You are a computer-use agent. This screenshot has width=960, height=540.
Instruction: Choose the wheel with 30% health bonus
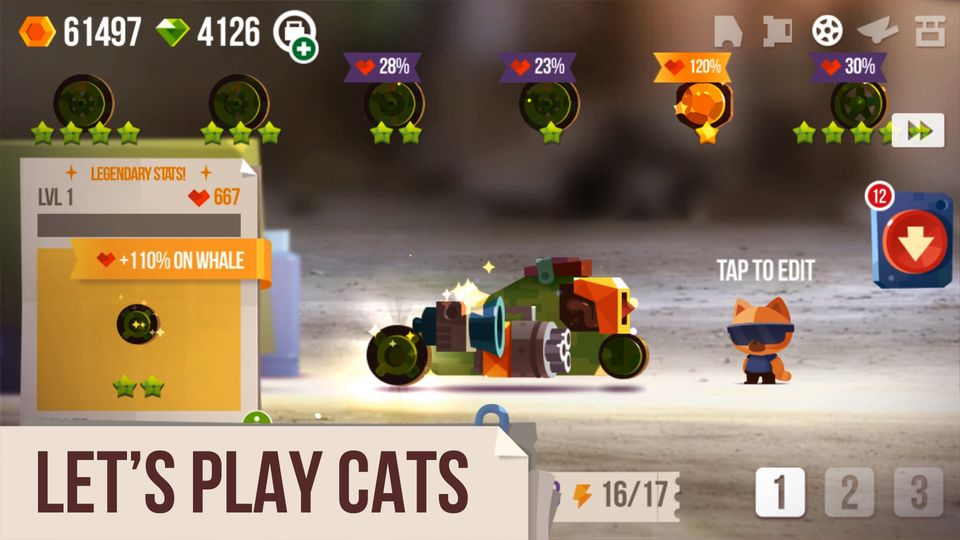point(857,103)
